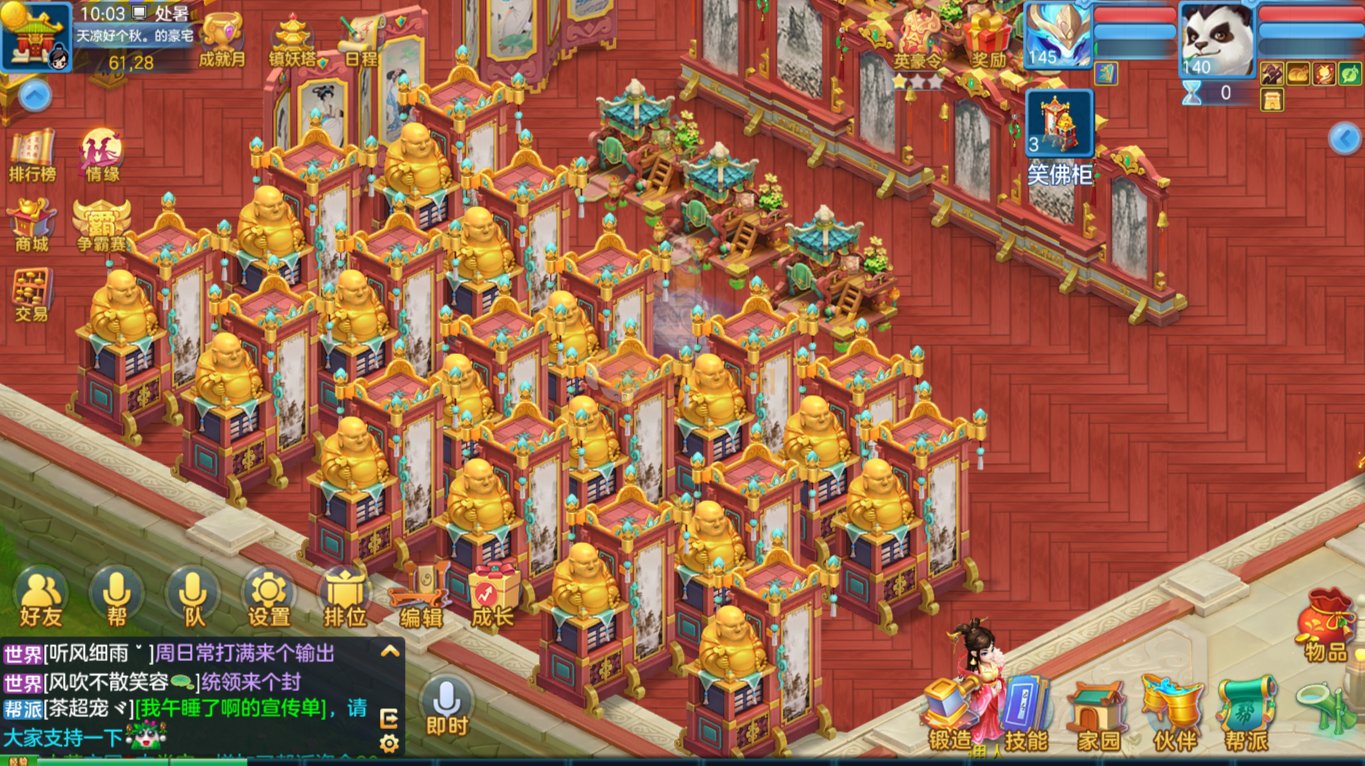Viewport: 1365px width, 766px height.
Task: Enter the 镇妖塔 tower event
Action: 292,38
